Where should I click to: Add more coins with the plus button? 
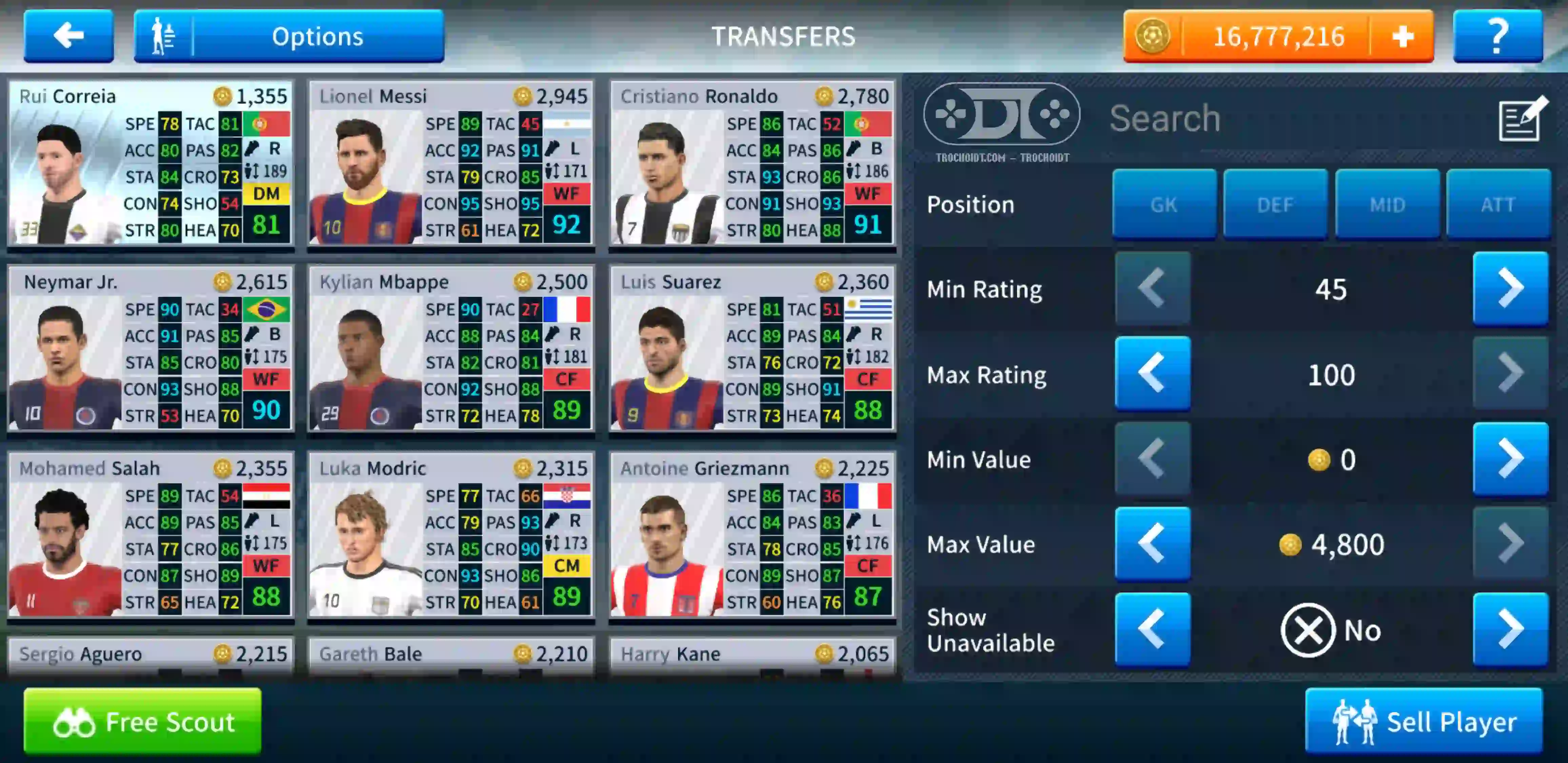[1402, 37]
